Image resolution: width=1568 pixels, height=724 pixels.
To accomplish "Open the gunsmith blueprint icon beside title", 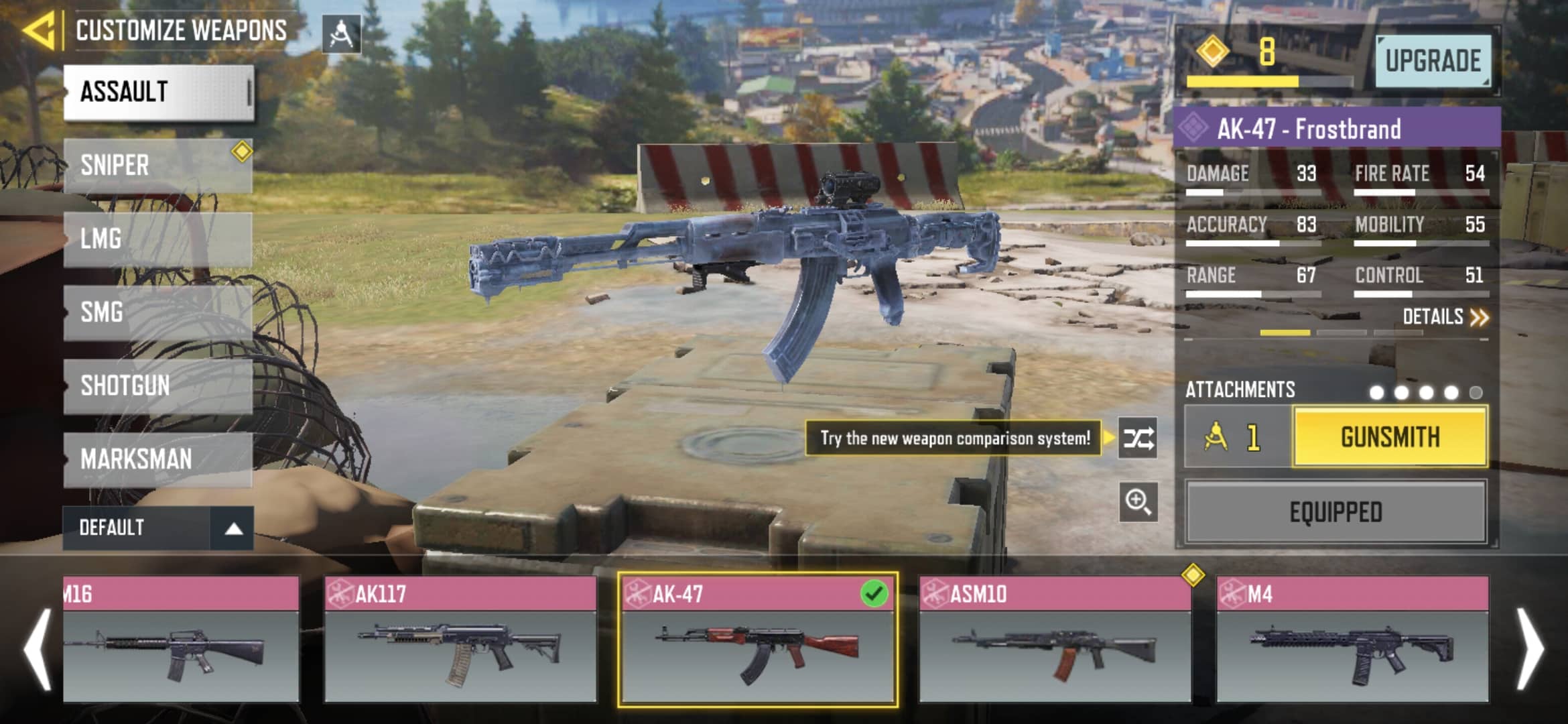I will (341, 34).
